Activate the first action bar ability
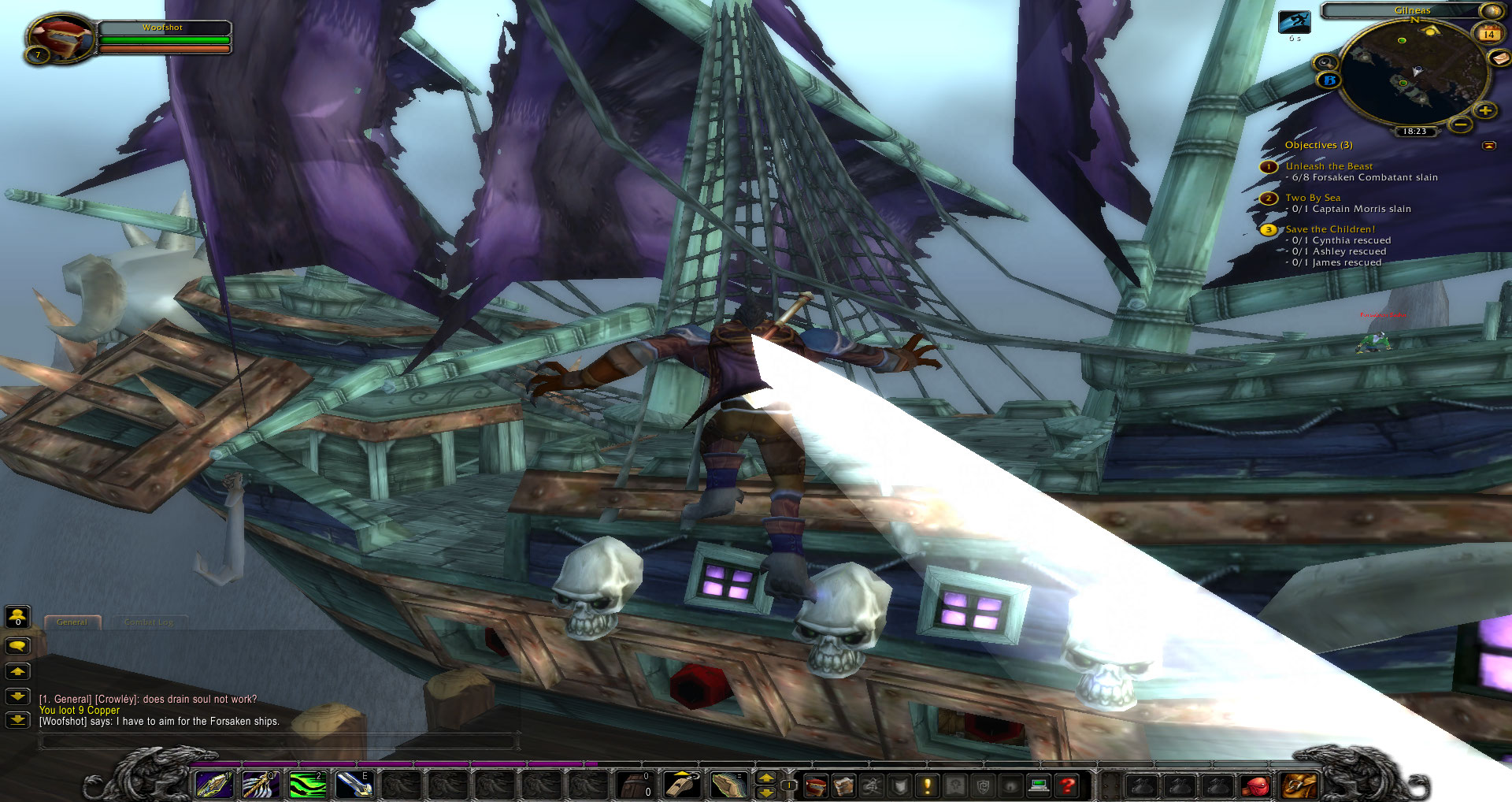 click(x=213, y=785)
